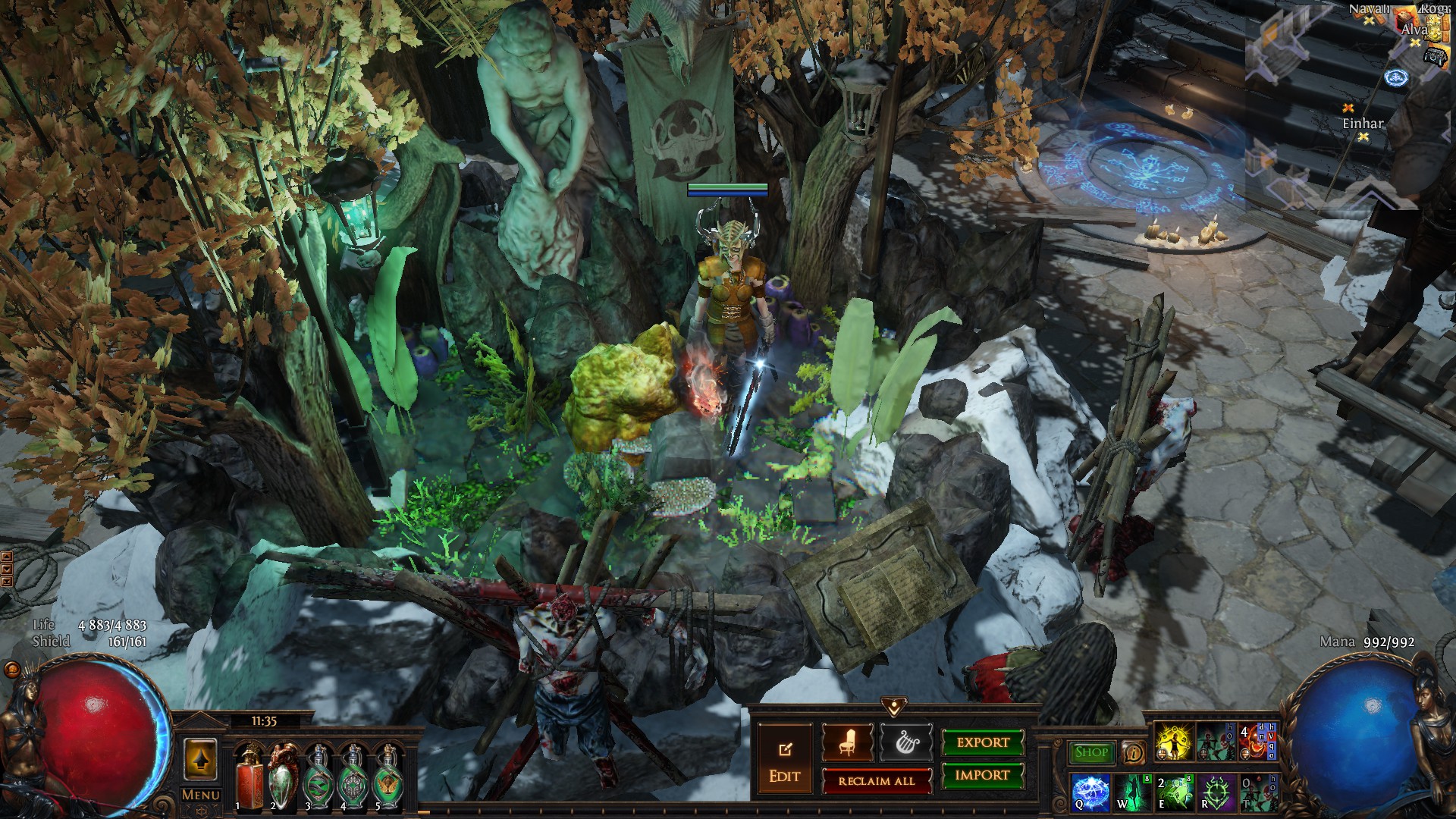This screenshot has width=1456, height=819.
Task: Open the chair decorations button
Action: coord(847,742)
